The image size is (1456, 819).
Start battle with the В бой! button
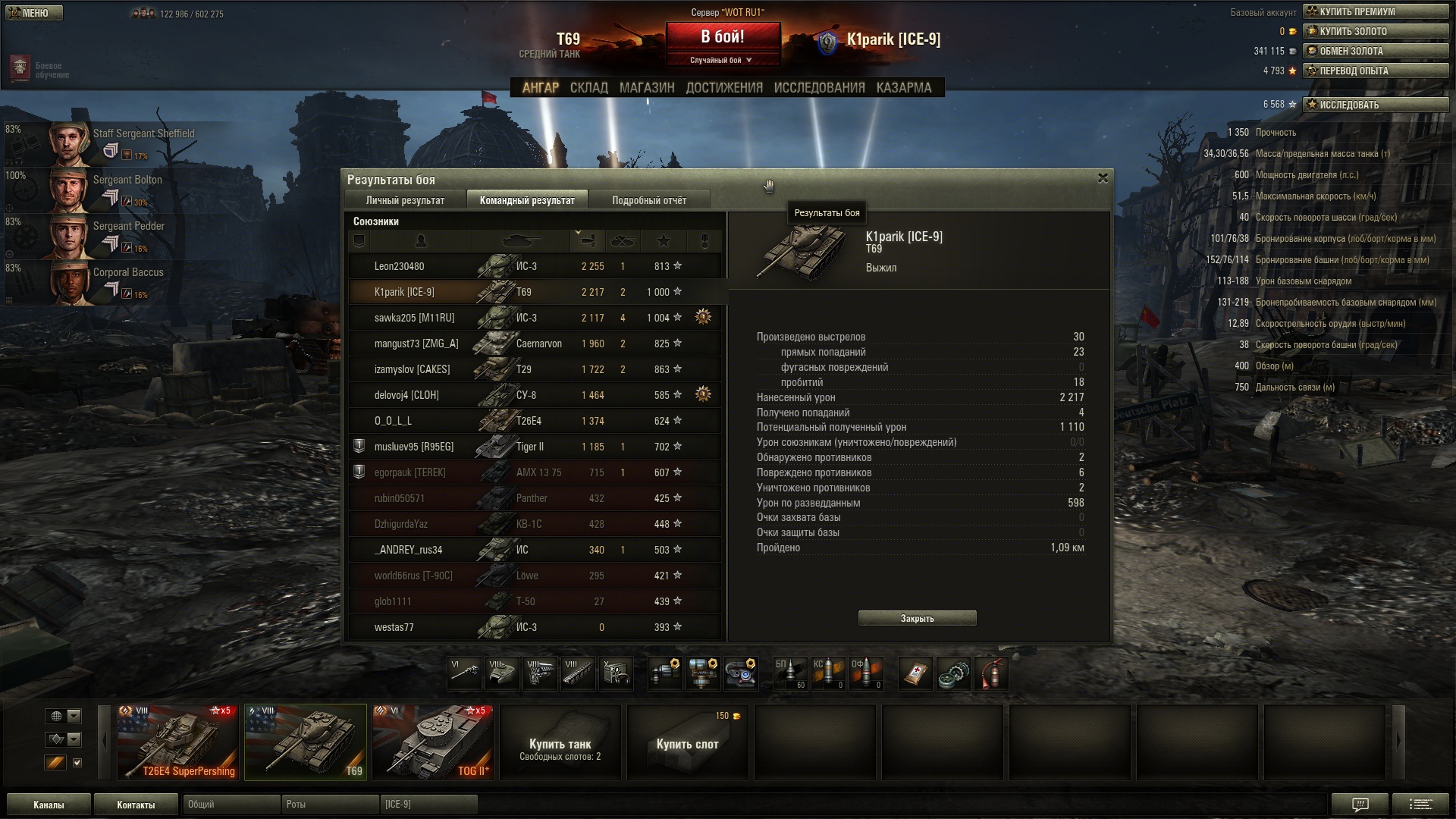coord(723,37)
